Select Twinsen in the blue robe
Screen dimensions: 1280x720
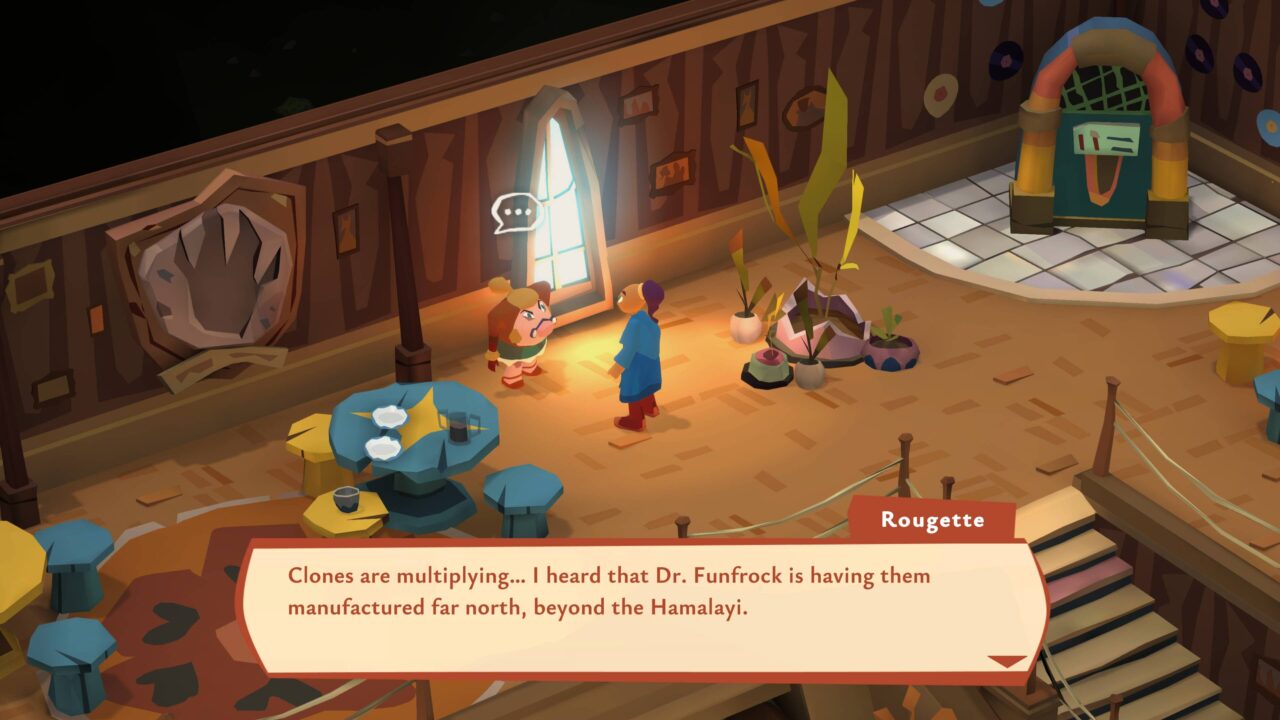pos(638,350)
